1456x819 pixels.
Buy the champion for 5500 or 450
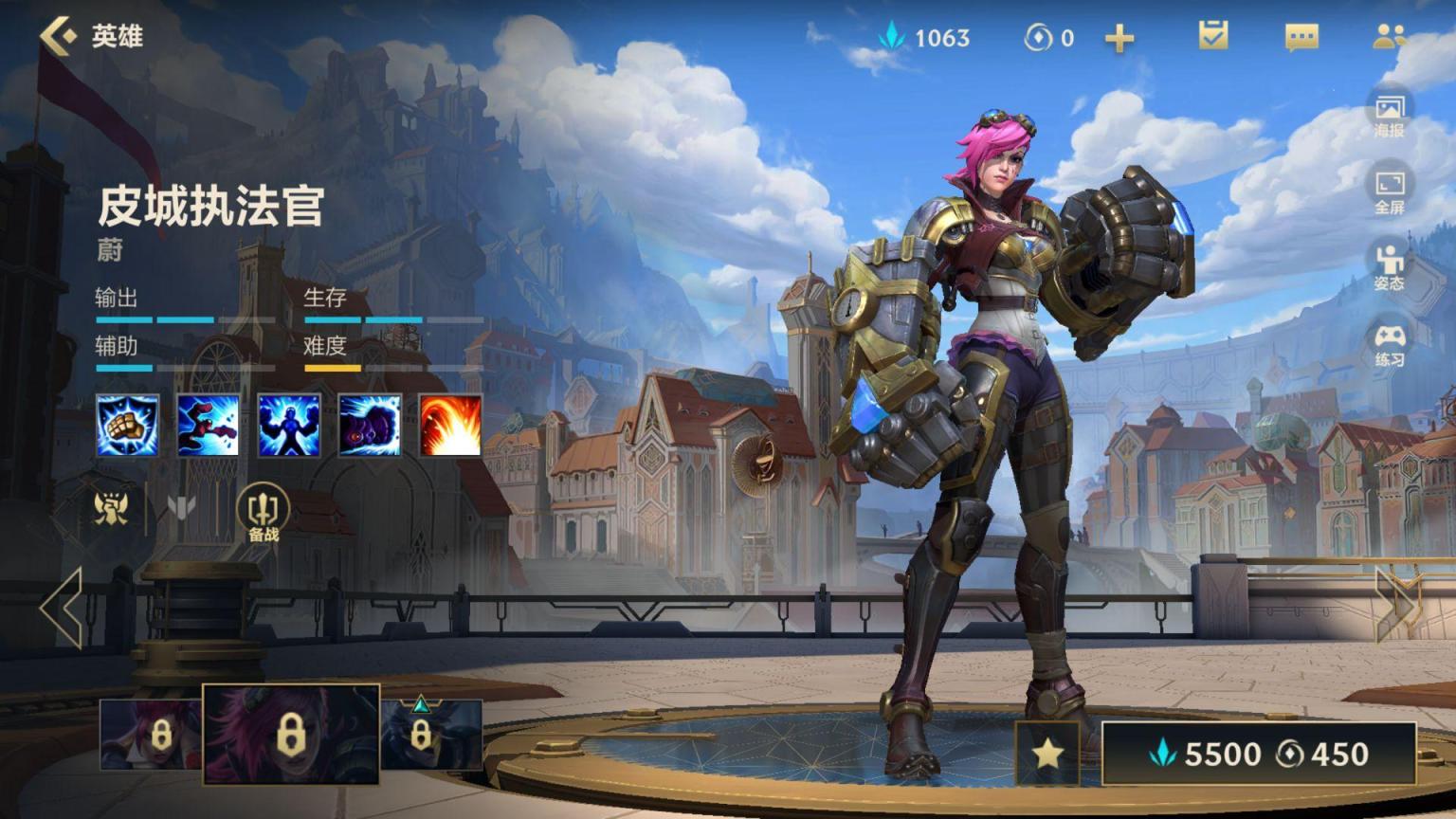pyautogui.click(x=1259, y=754)
